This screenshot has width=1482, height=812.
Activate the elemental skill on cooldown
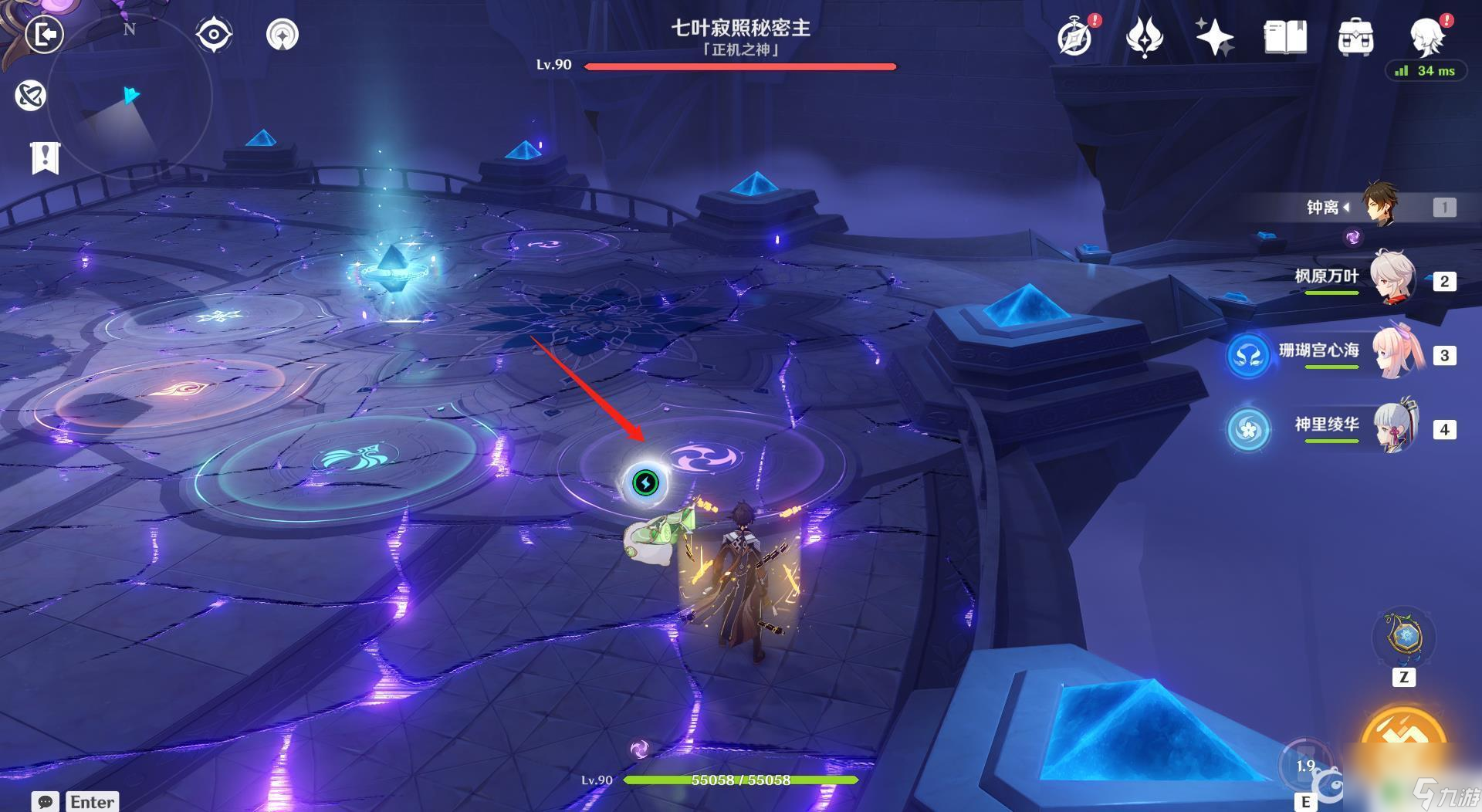pyautogui.click(x=1304, y=765)
